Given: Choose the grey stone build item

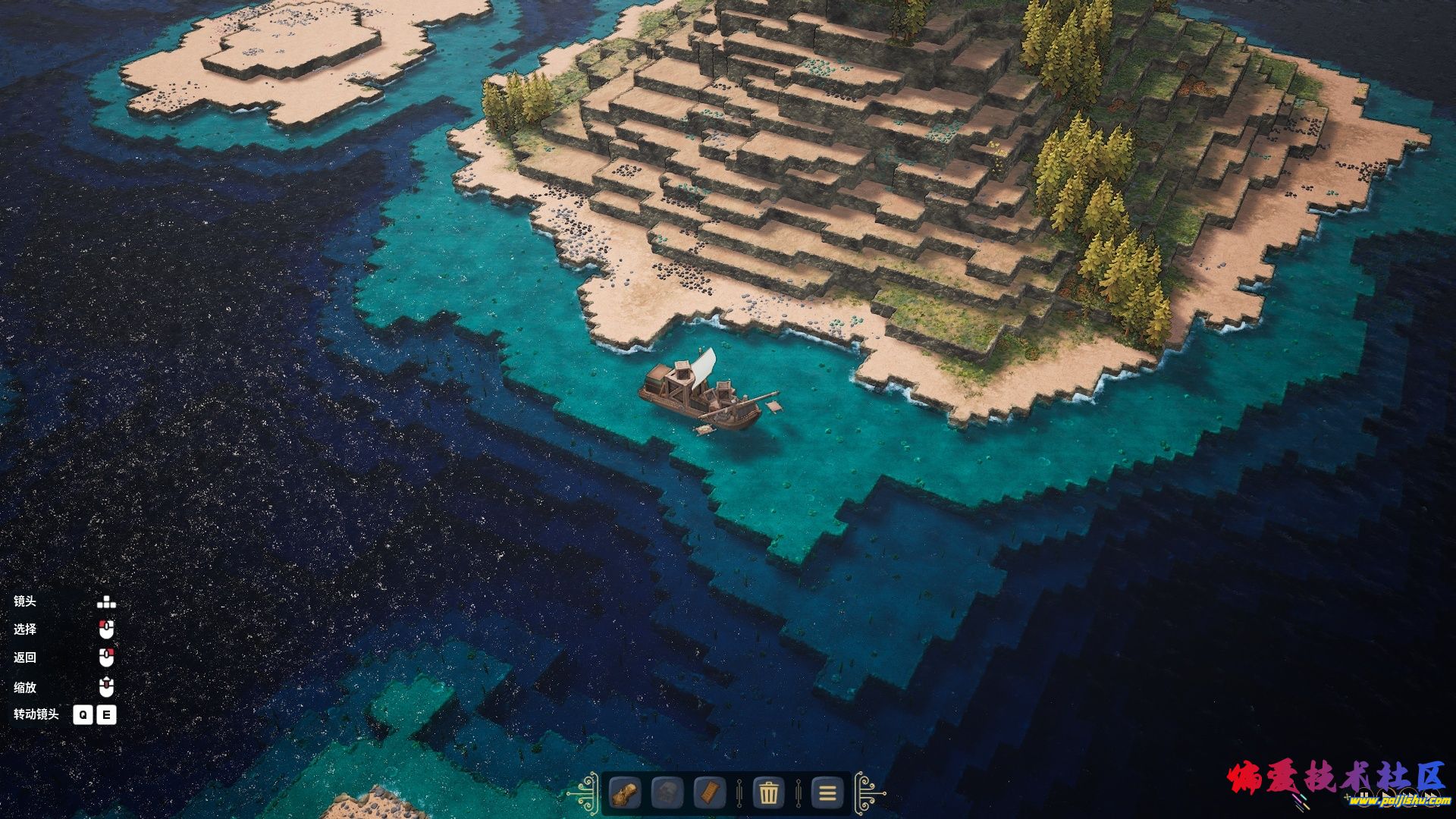Looking at the screenshot, I should point(667,794).
